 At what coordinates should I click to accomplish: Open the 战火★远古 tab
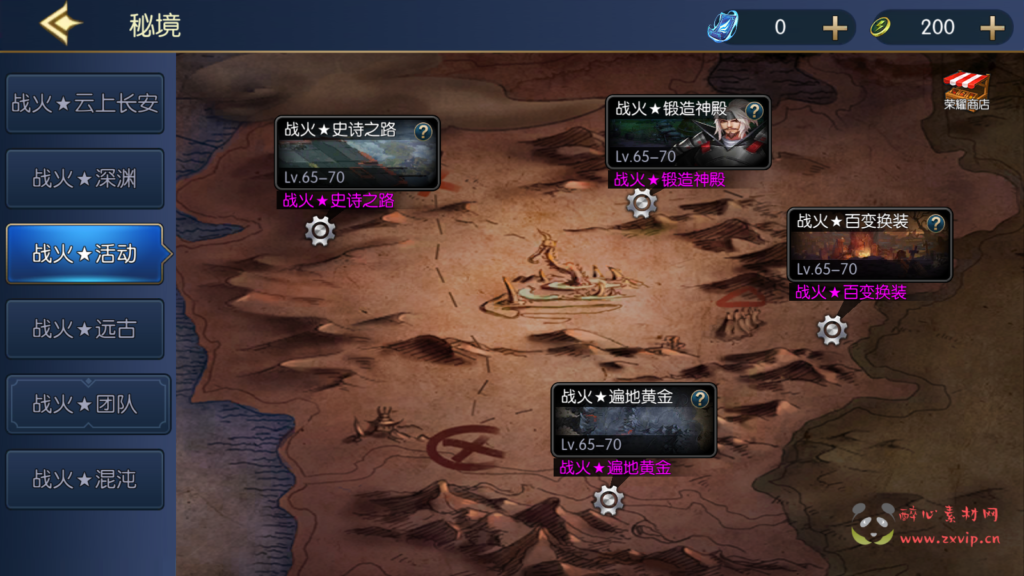coord(85,329)
